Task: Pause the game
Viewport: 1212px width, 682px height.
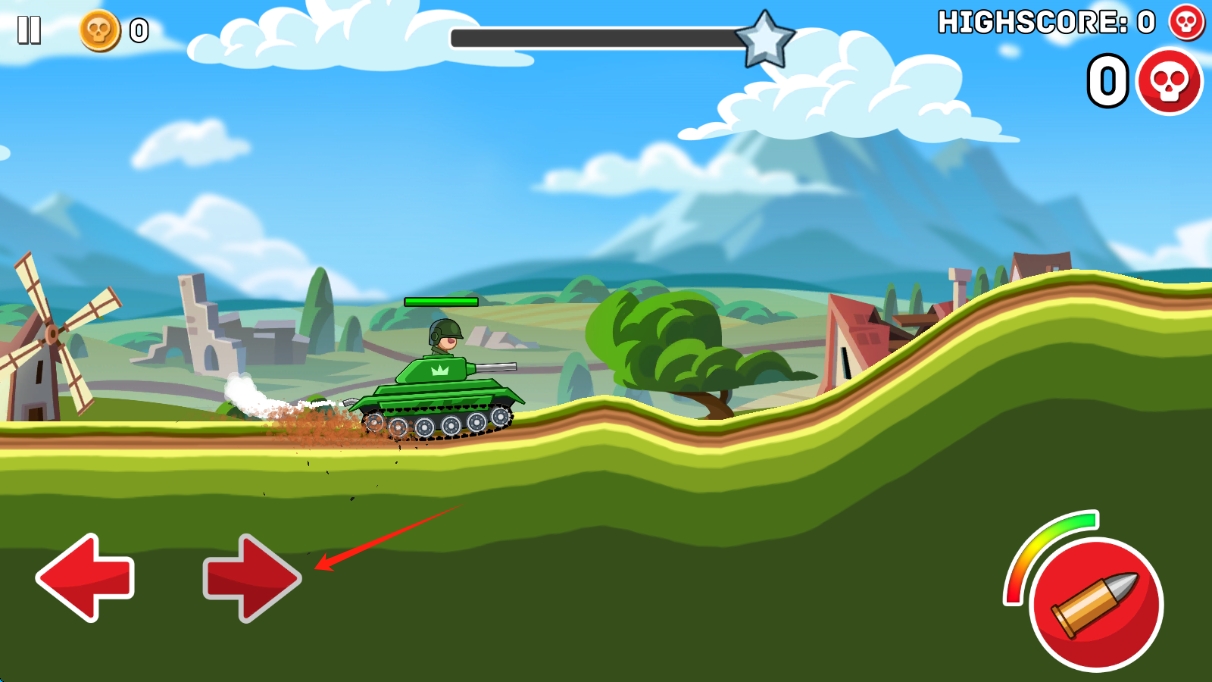Action: tap(29, 30)
